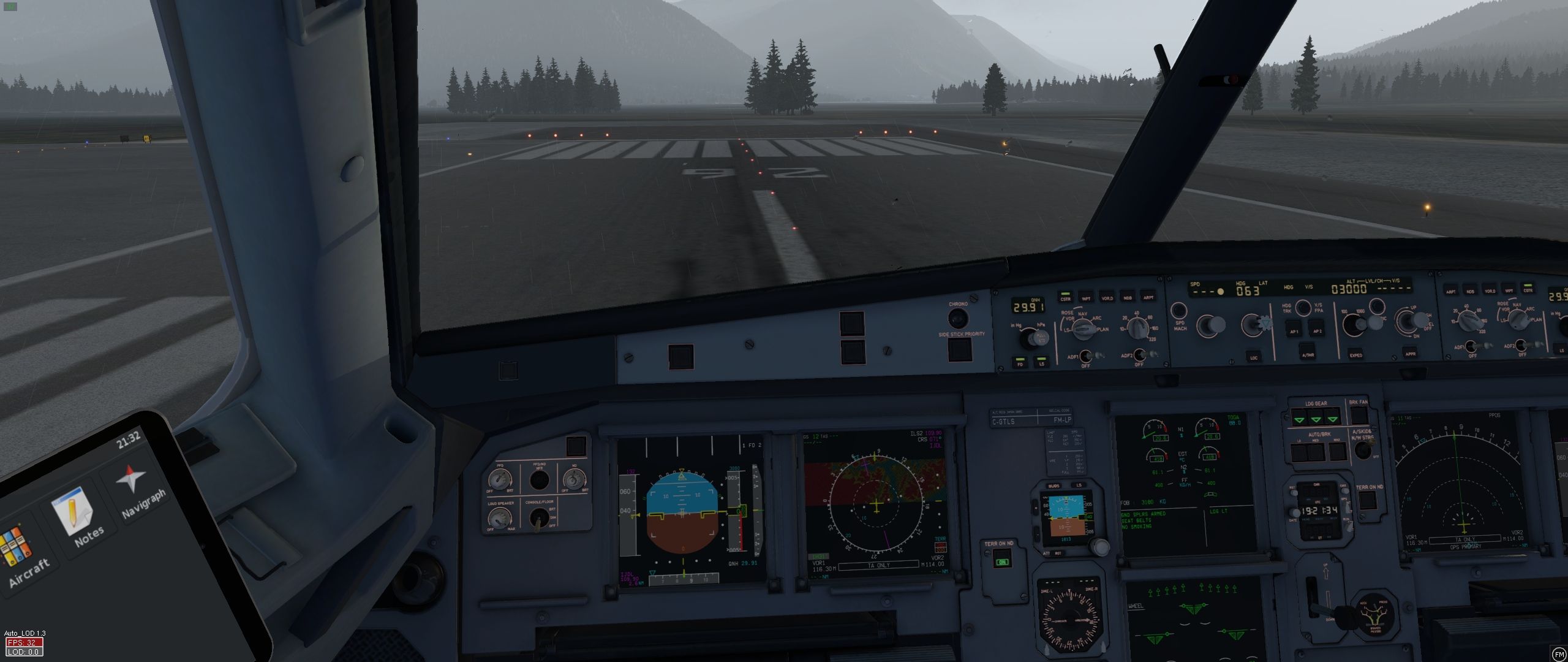This screenshot has height=662, width=1568.
Task: Select the AUTO/BRK MAX button
Action: tap(1336, 452)
